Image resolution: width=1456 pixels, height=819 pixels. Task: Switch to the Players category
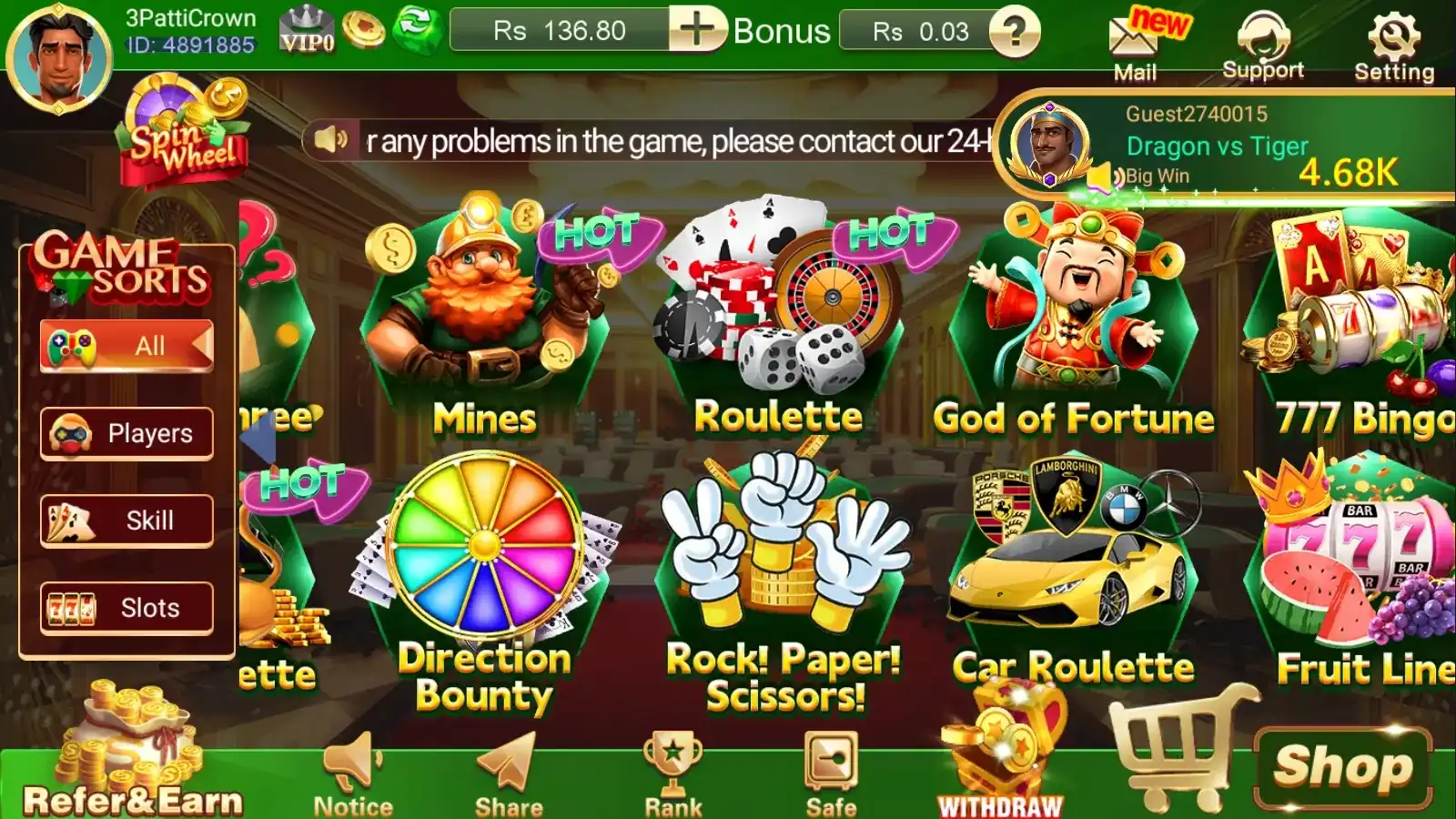pos(126,433)
